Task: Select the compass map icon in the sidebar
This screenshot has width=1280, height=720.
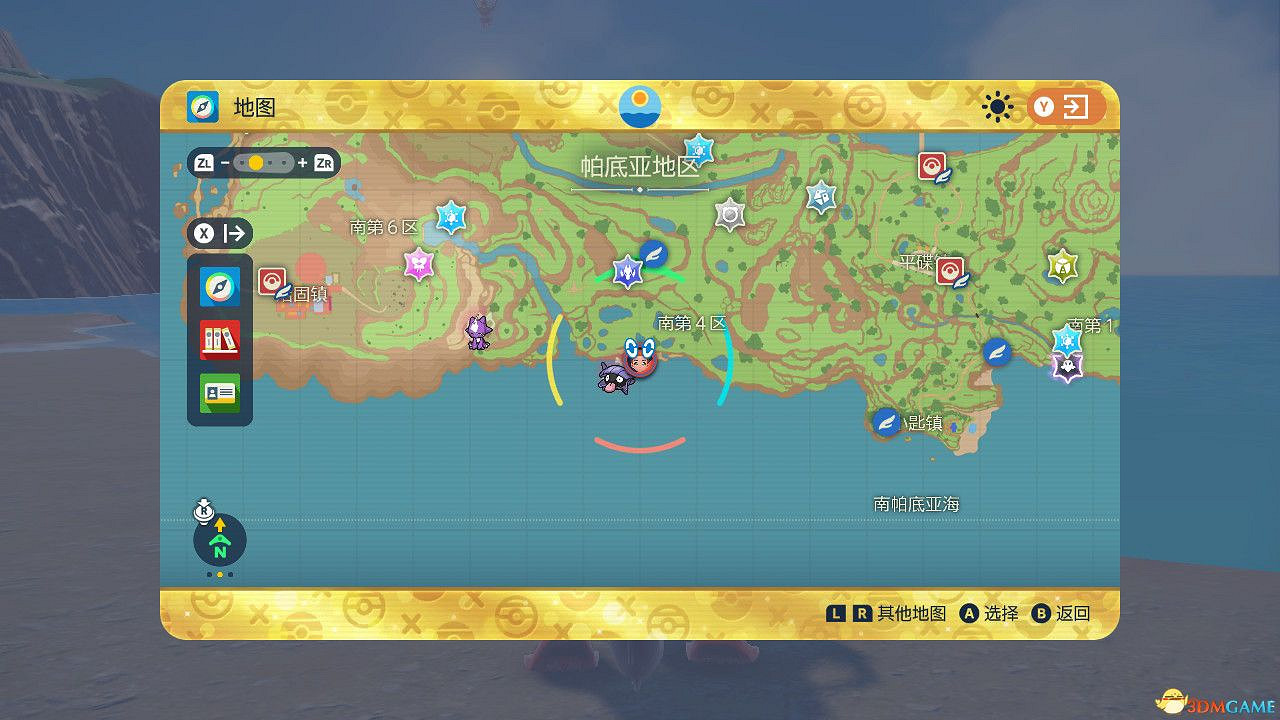Action: click(219, 286)
